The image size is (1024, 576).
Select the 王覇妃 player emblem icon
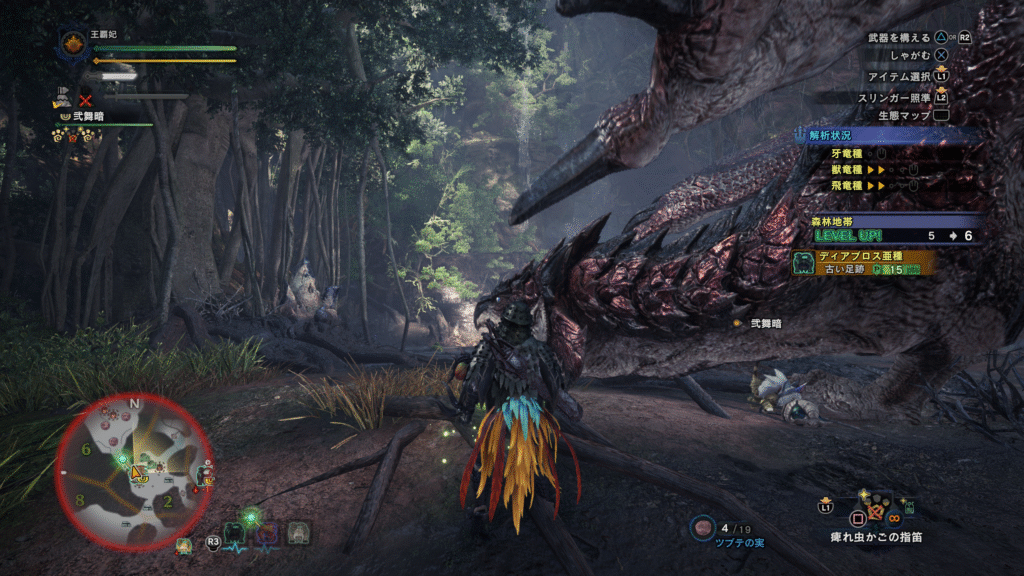(73, 43)
